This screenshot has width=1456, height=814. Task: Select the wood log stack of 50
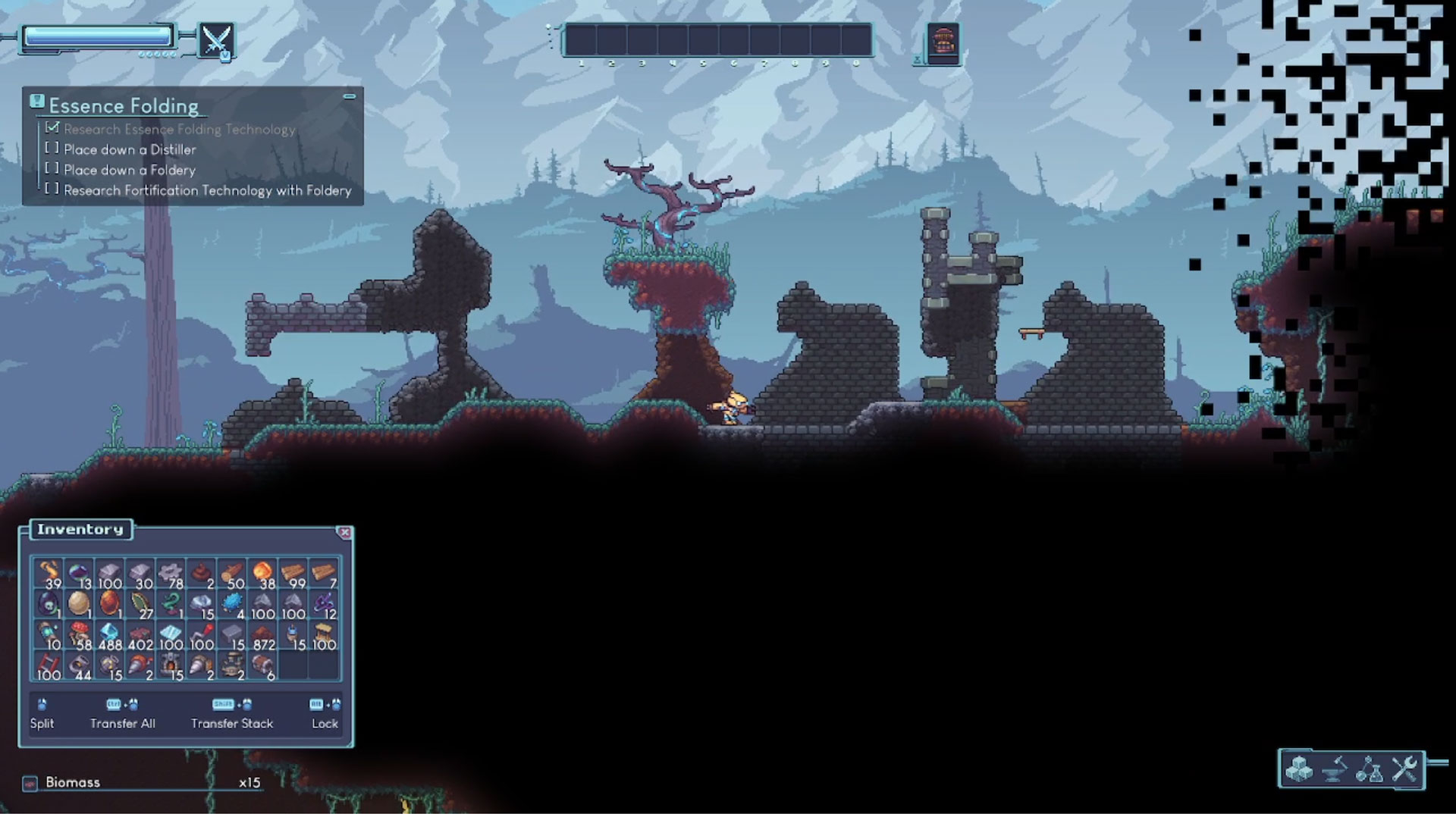232,574
